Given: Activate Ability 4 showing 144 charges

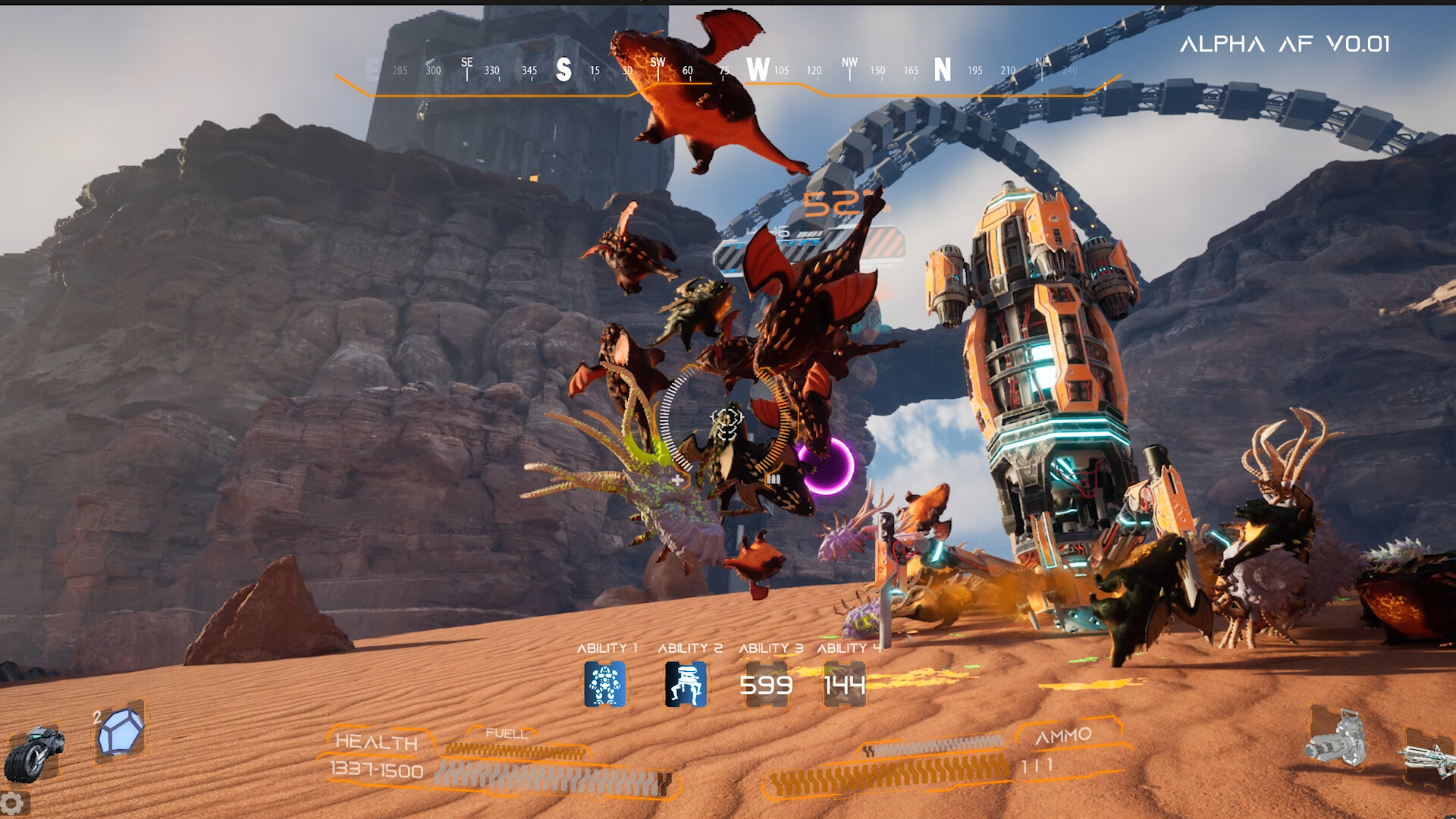Looking at the screenshot, I should (844, 682).
